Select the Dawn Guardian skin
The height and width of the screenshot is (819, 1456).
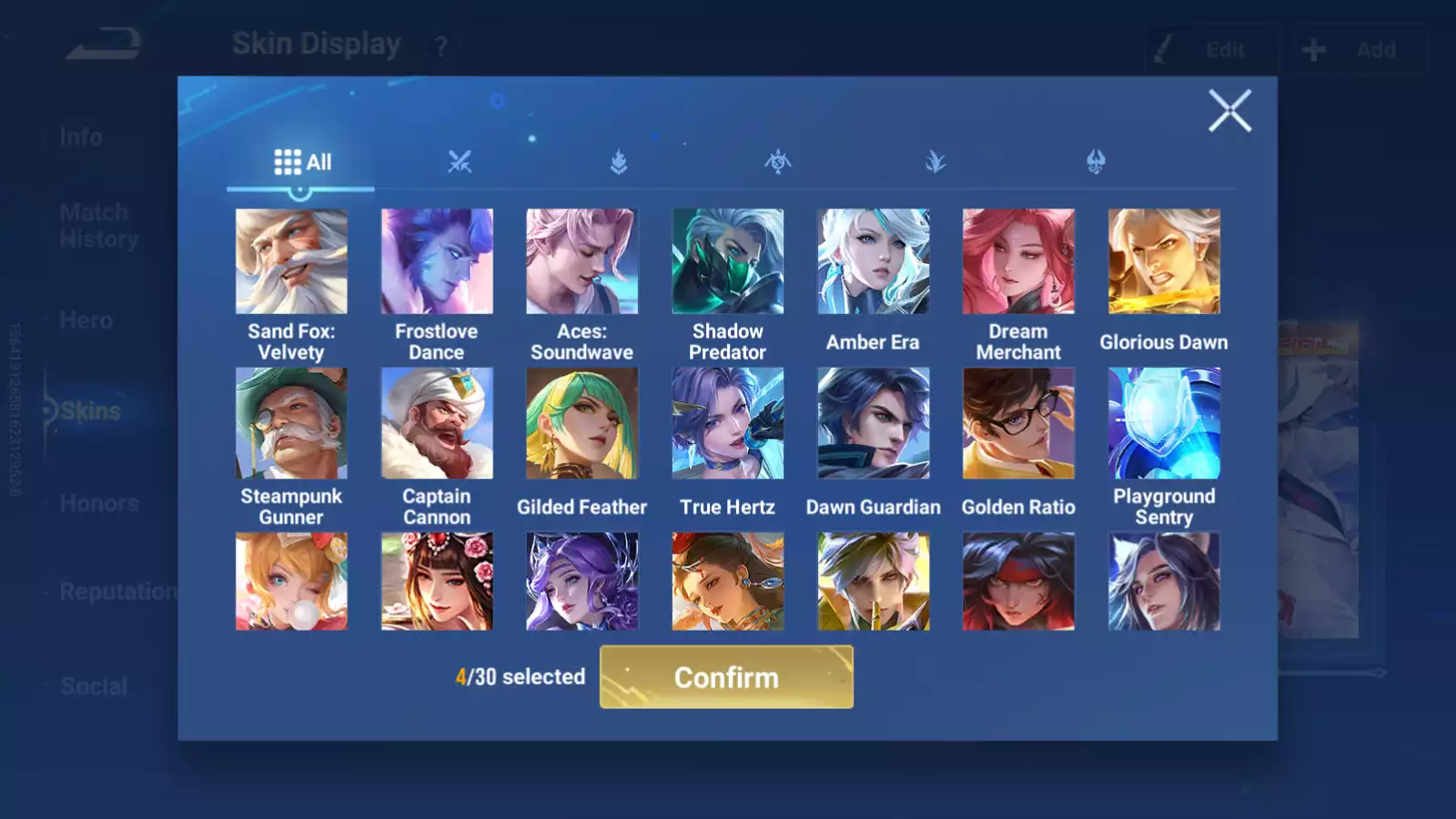[x=873, y=423]
